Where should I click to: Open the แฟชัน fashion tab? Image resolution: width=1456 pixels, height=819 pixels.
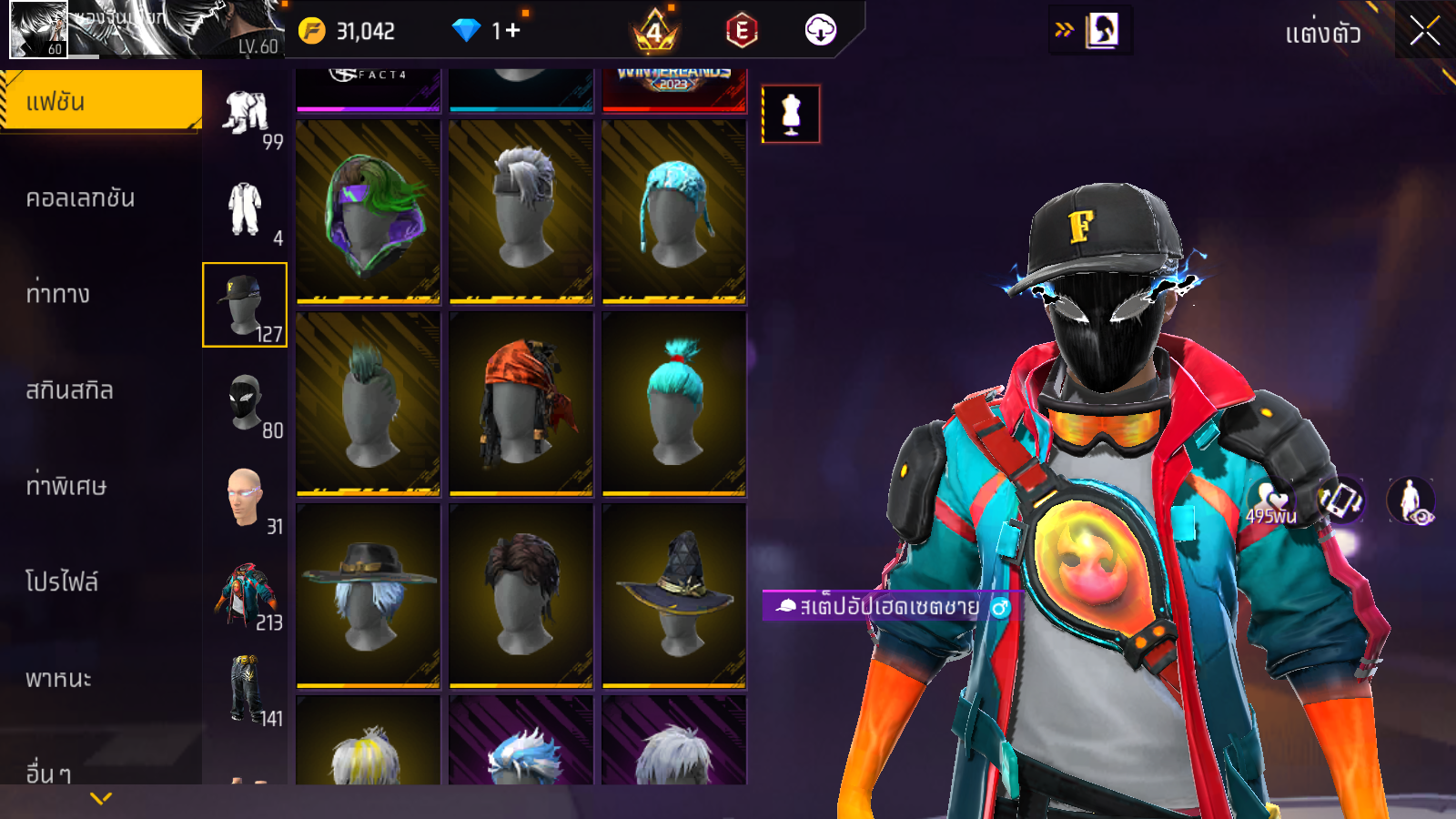pyautogui.click(x=101, y=101)
